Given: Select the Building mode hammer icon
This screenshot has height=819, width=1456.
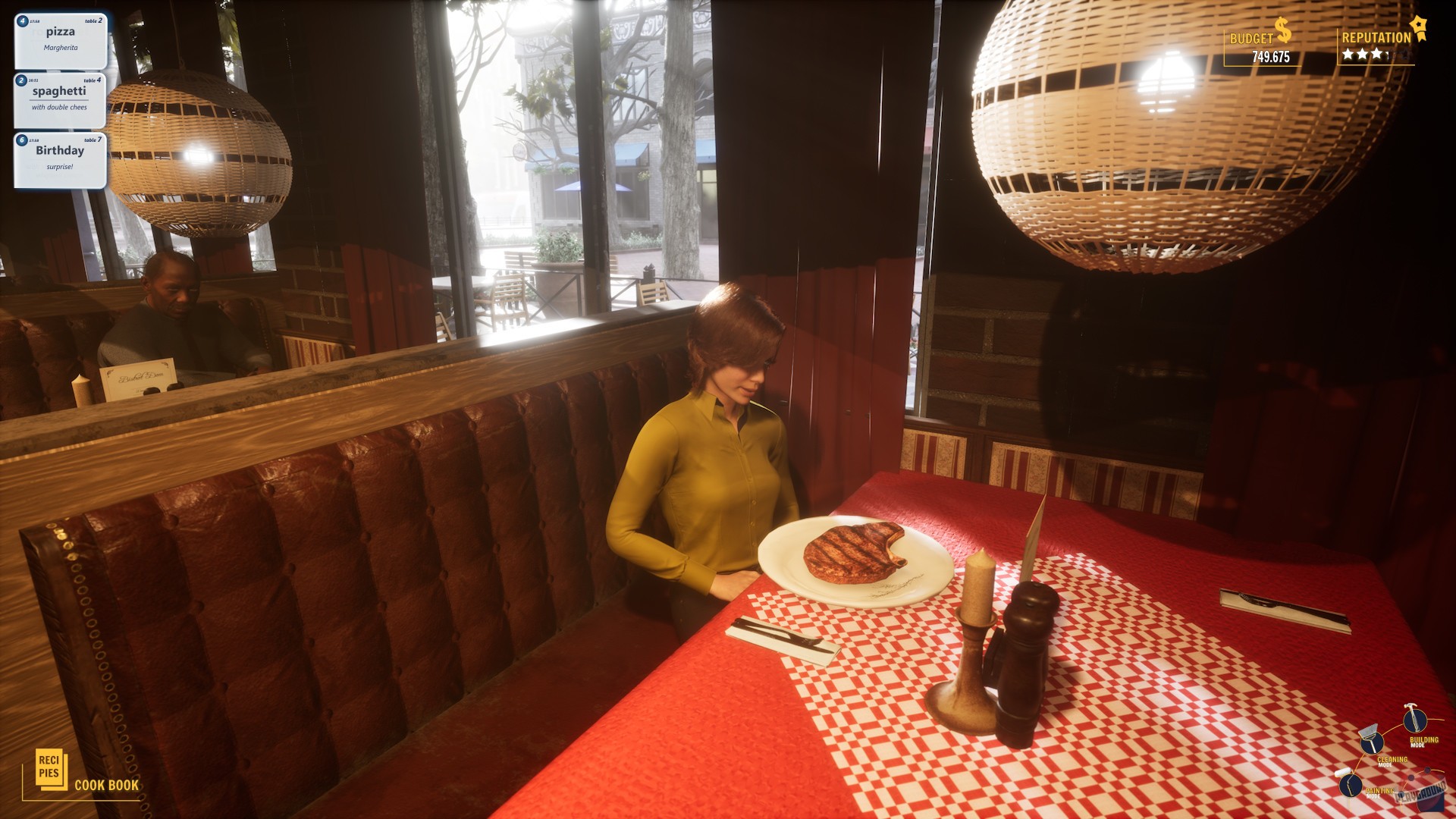Looking at the screenshot, I should pos(1414,720).
